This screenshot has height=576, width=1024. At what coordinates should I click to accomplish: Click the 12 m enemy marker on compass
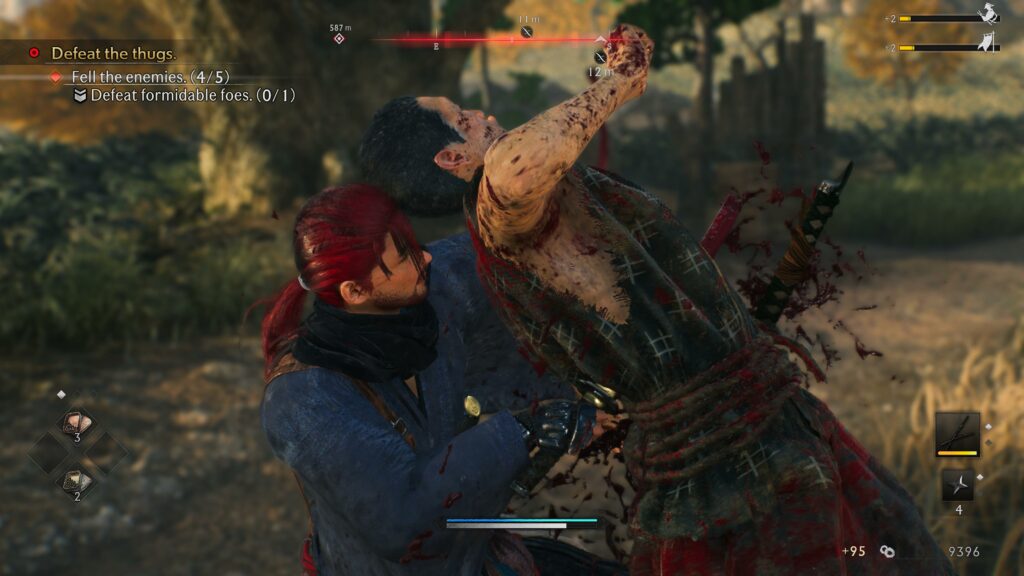pyautogui.click(x=600, y=56)
